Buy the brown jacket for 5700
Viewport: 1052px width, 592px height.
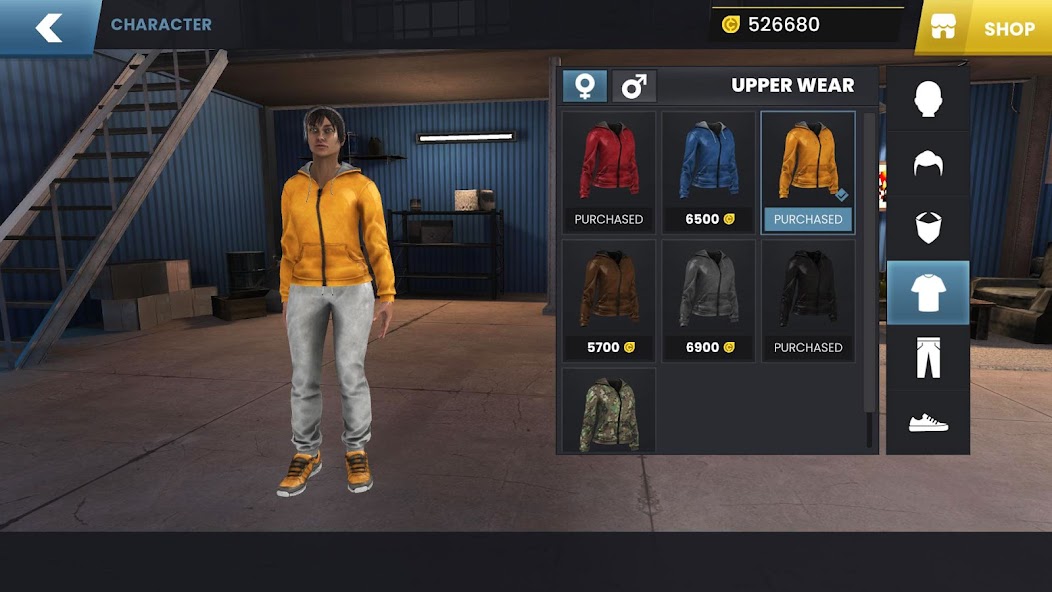coord(608,299)
